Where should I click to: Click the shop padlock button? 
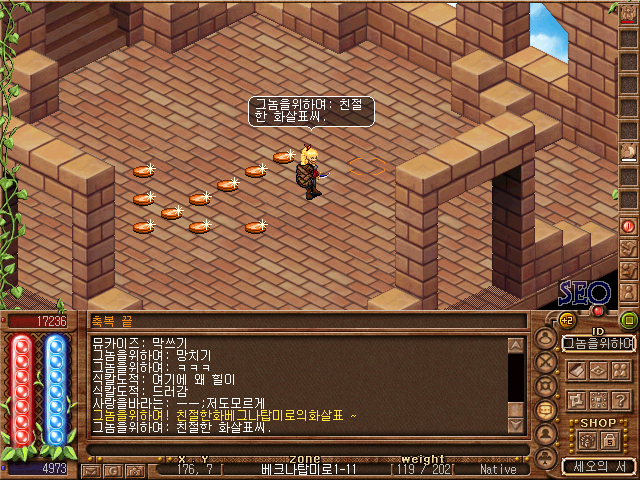(608, 441)
